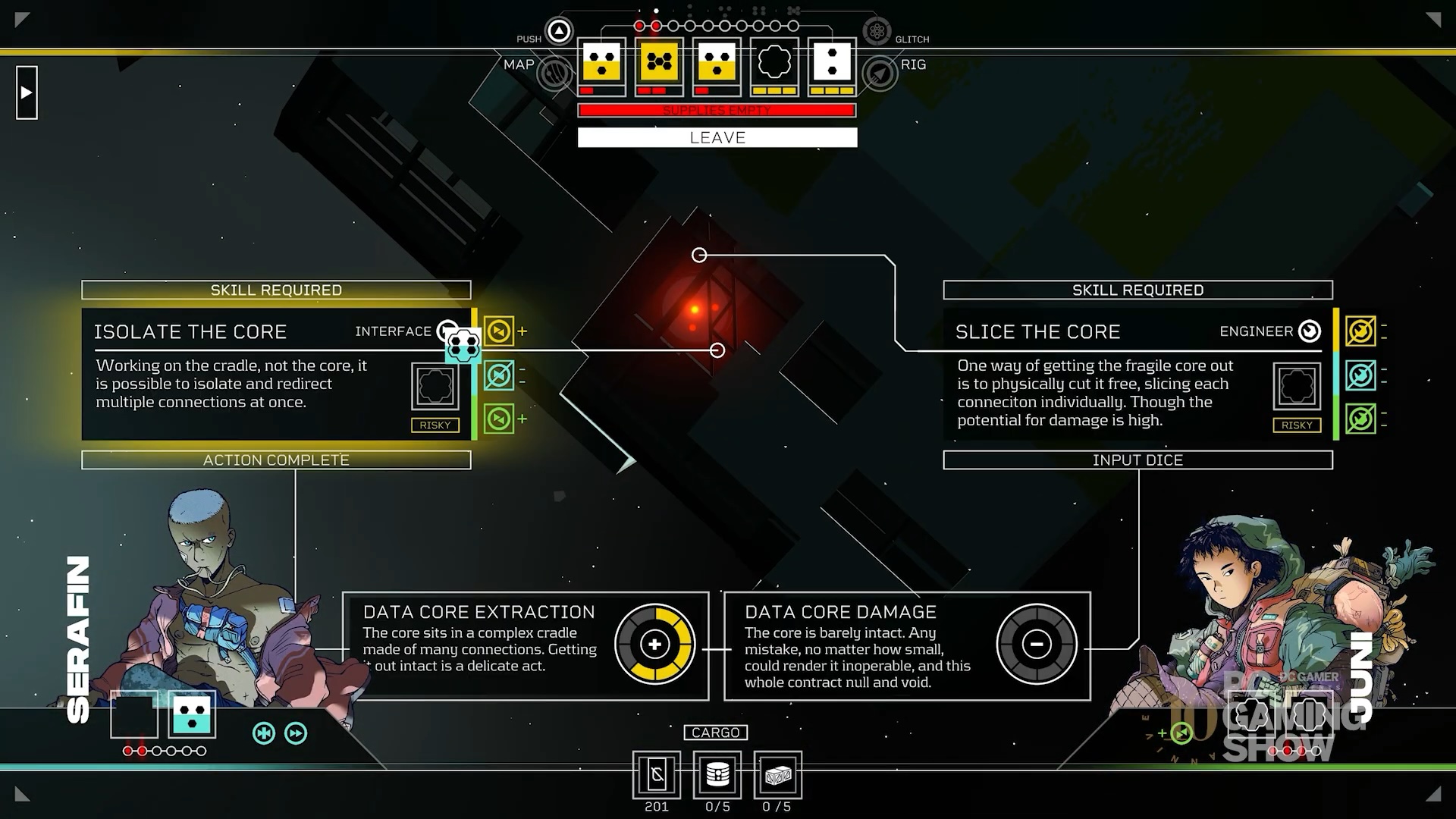This screenshot has height=819, width=1456.
Task: Activate the Push ability icon
Action: (559, 32)
